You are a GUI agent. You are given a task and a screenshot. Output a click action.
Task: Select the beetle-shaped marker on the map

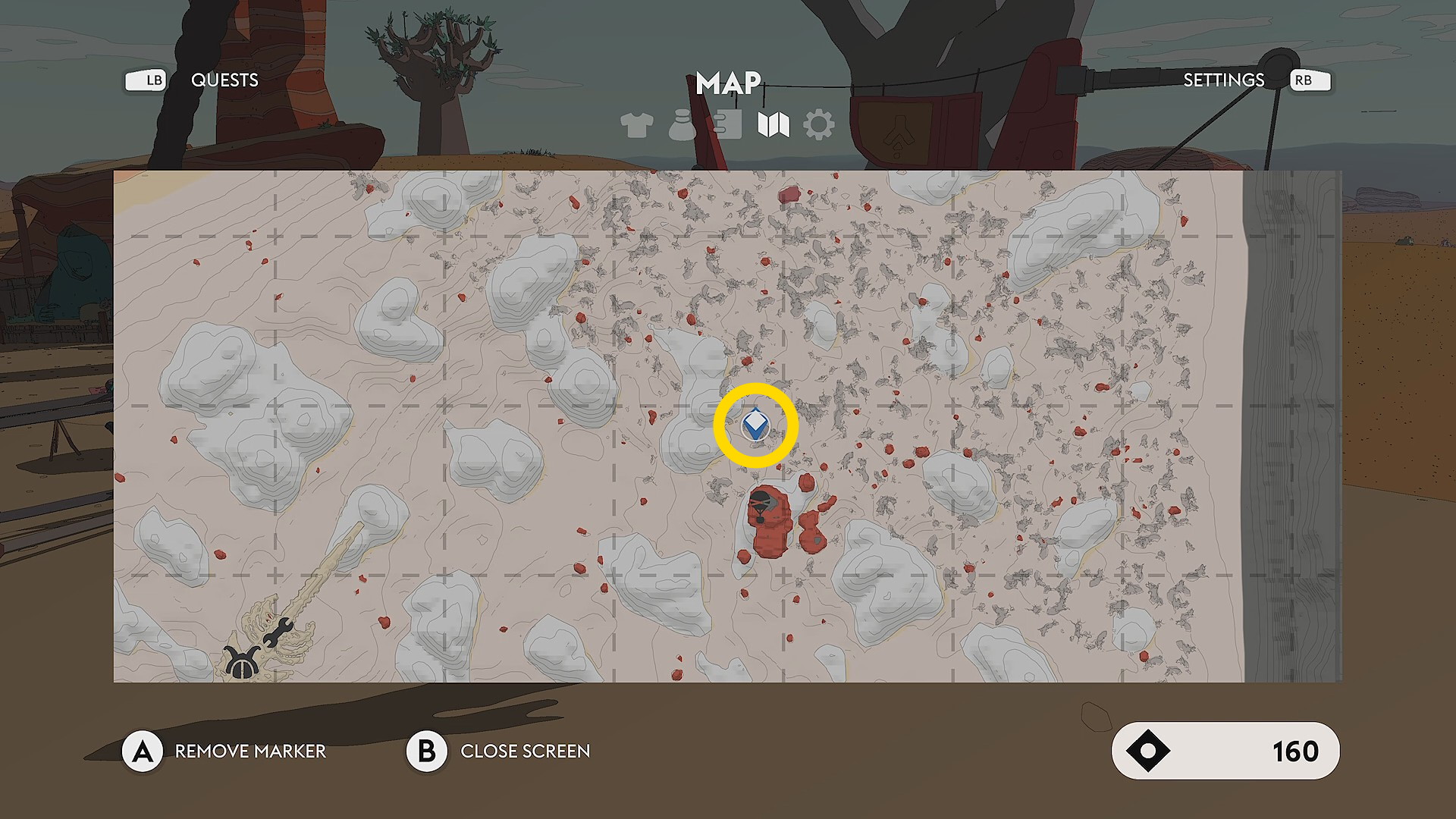coord(242,662)
